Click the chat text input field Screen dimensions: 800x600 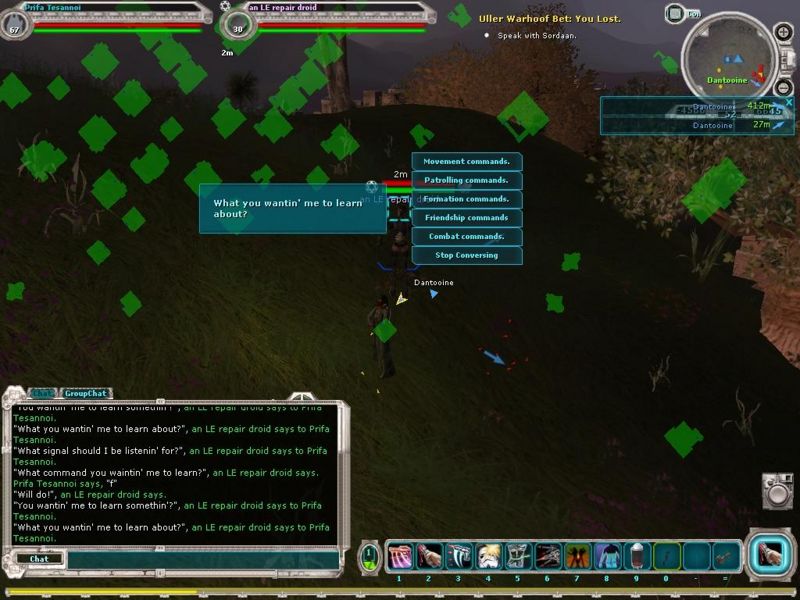coord(200,560)
